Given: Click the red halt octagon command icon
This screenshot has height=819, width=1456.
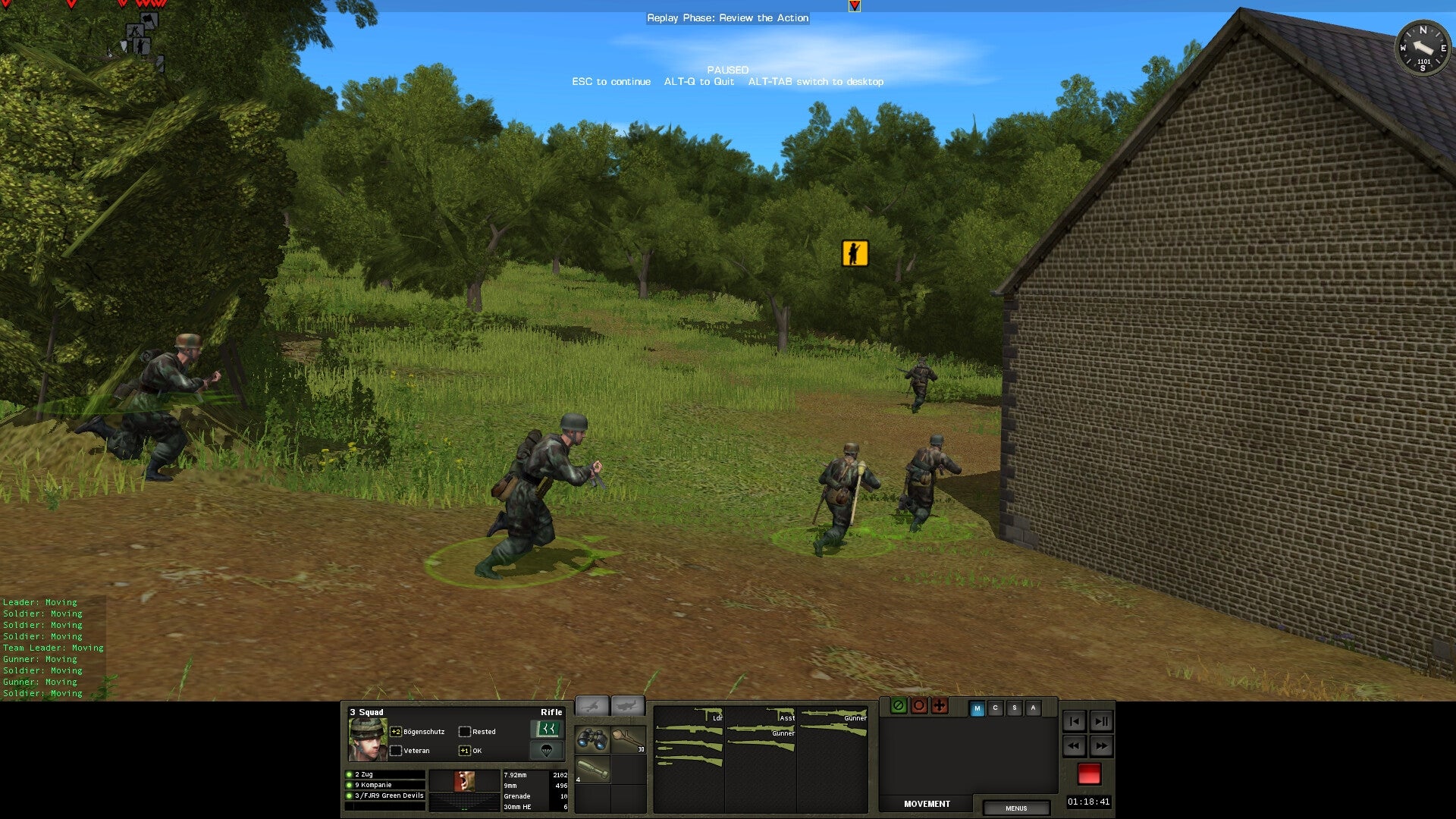Looking at the screenshot, I should click(919, 706).
